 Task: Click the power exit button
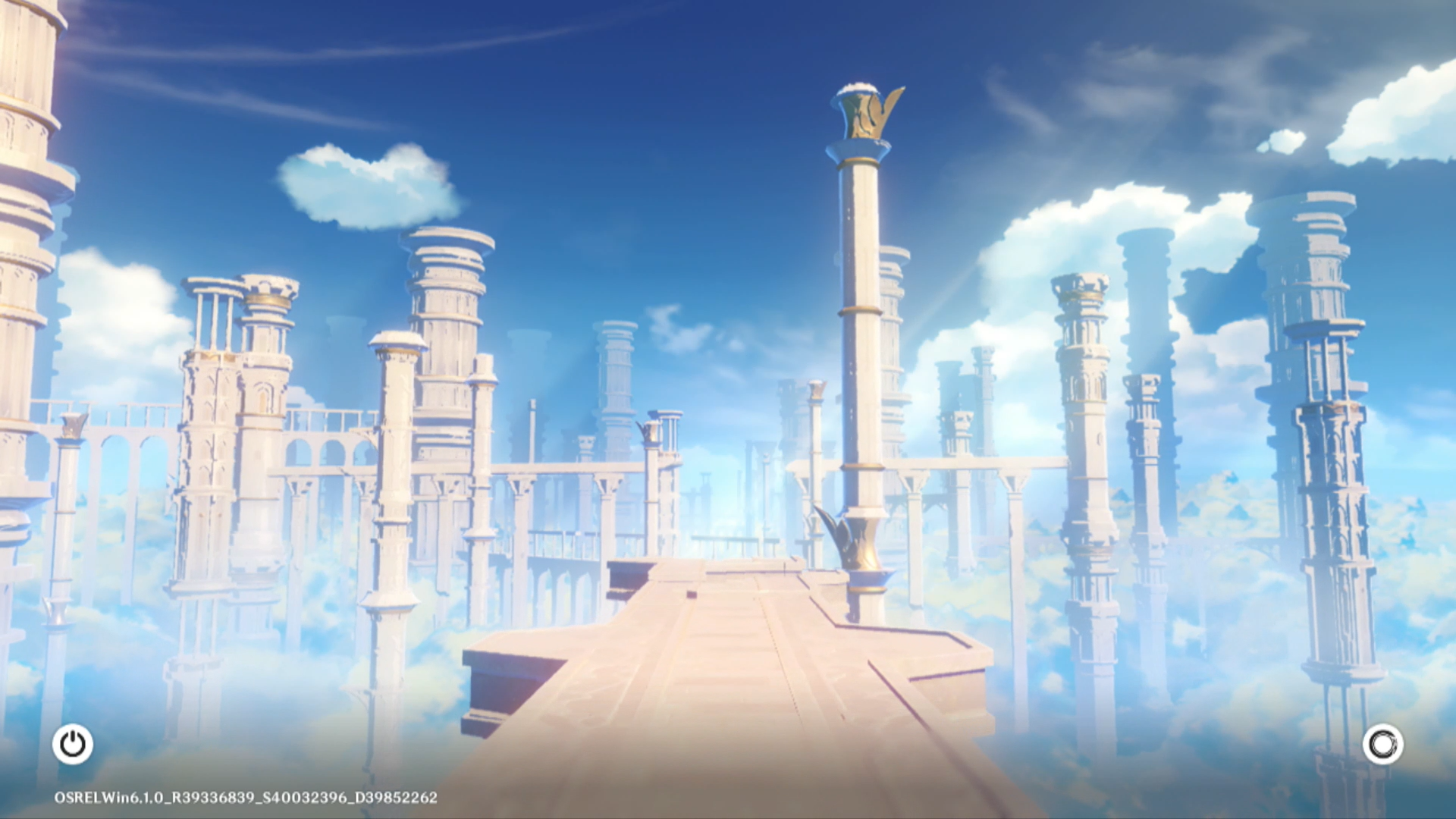click(73, 744)
